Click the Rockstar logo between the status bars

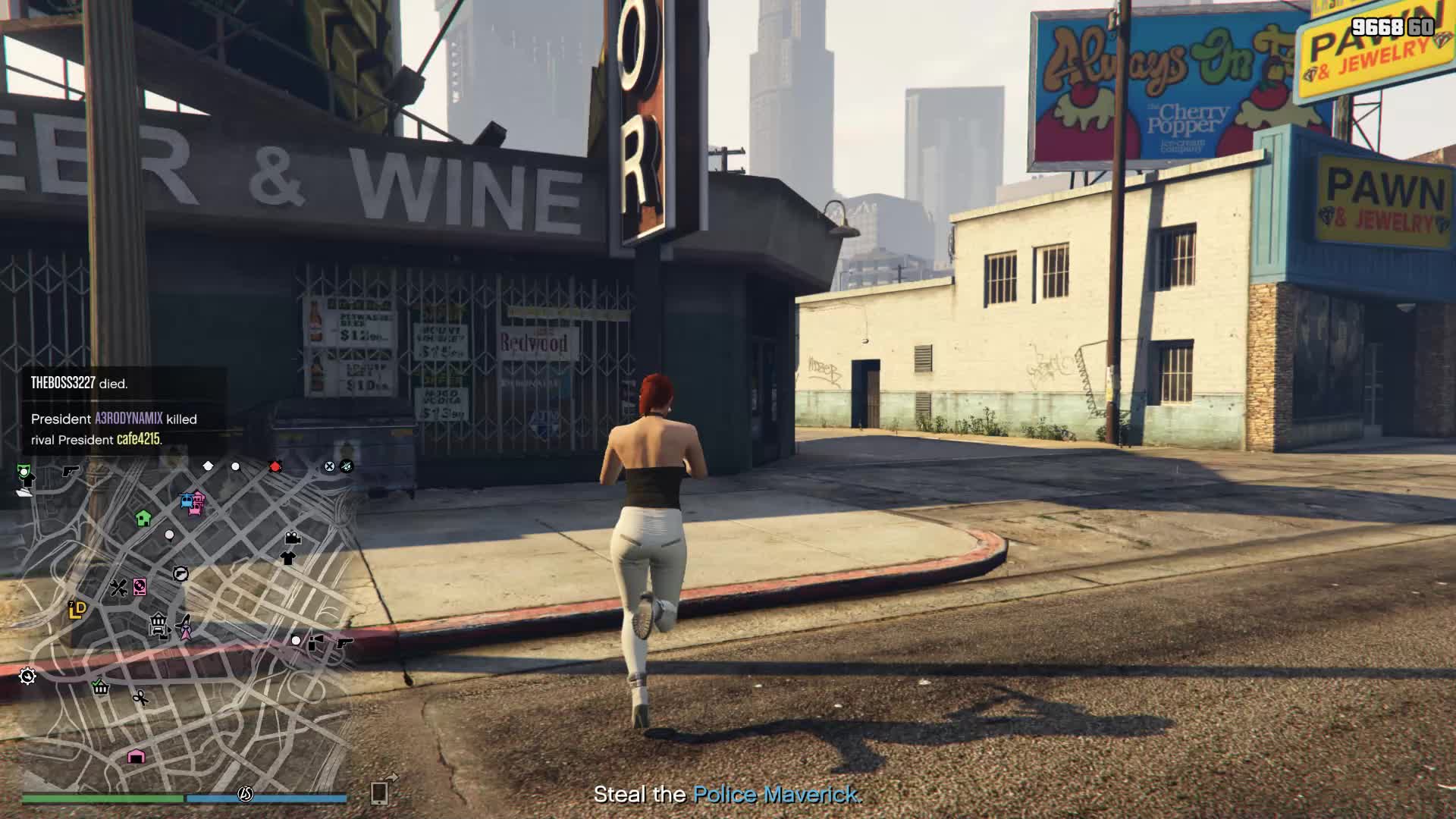[x=247, y=795]
